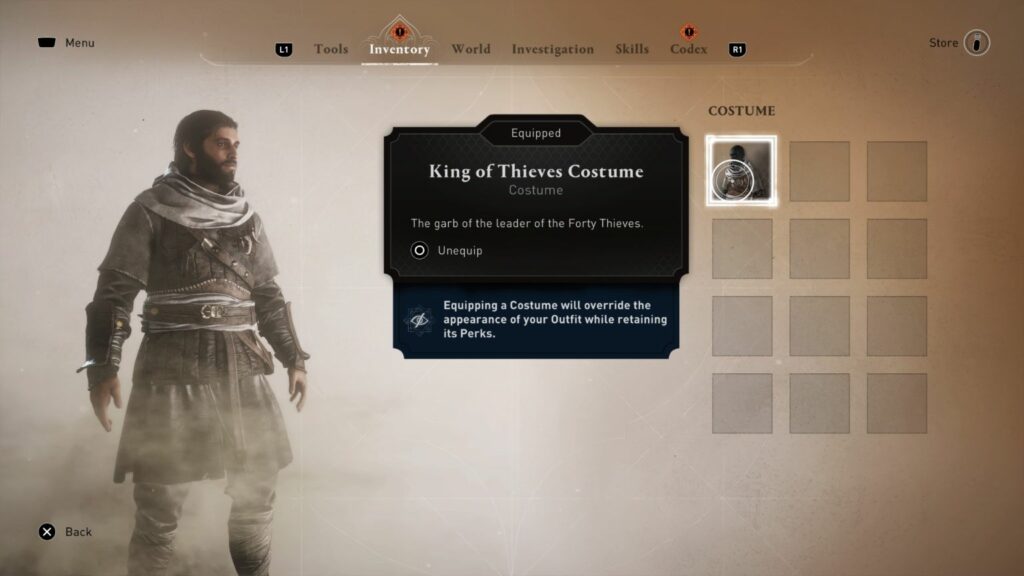The image size is (1024, 576).
Task: Unequip the King of Thieves Costume
Action: click(x=447, y=250)
